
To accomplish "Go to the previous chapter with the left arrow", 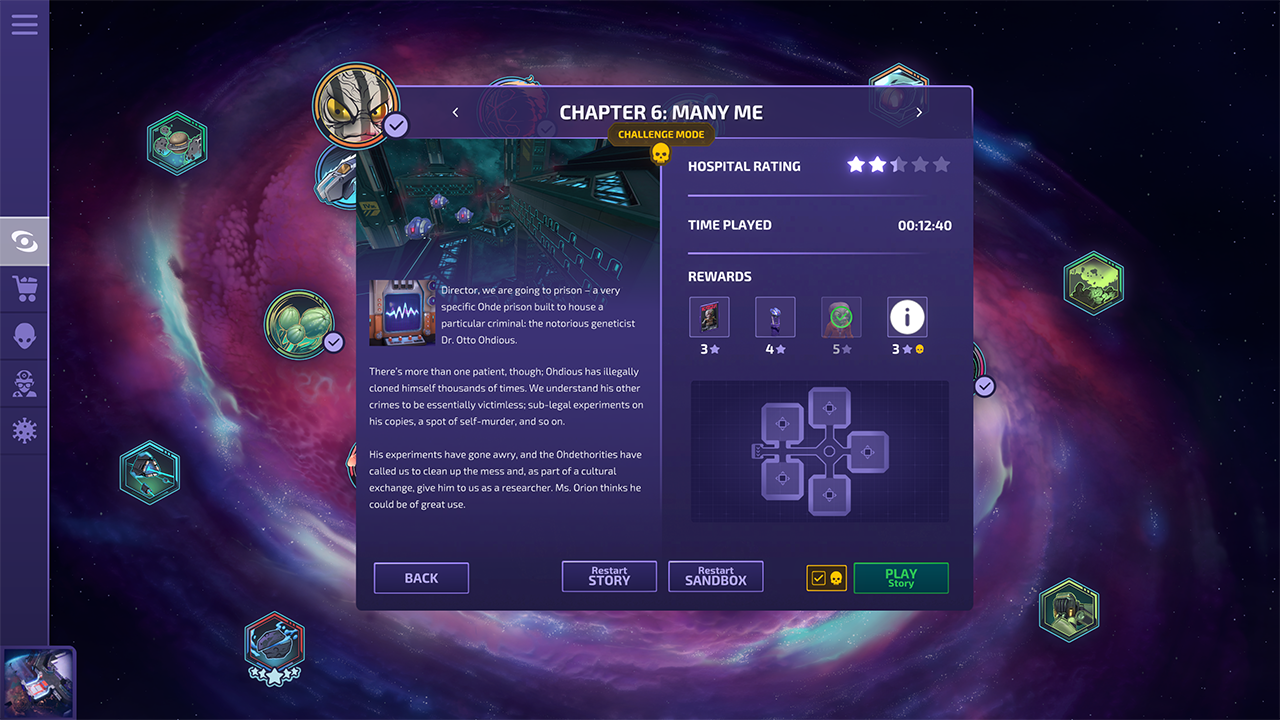I will coord(455,112).
